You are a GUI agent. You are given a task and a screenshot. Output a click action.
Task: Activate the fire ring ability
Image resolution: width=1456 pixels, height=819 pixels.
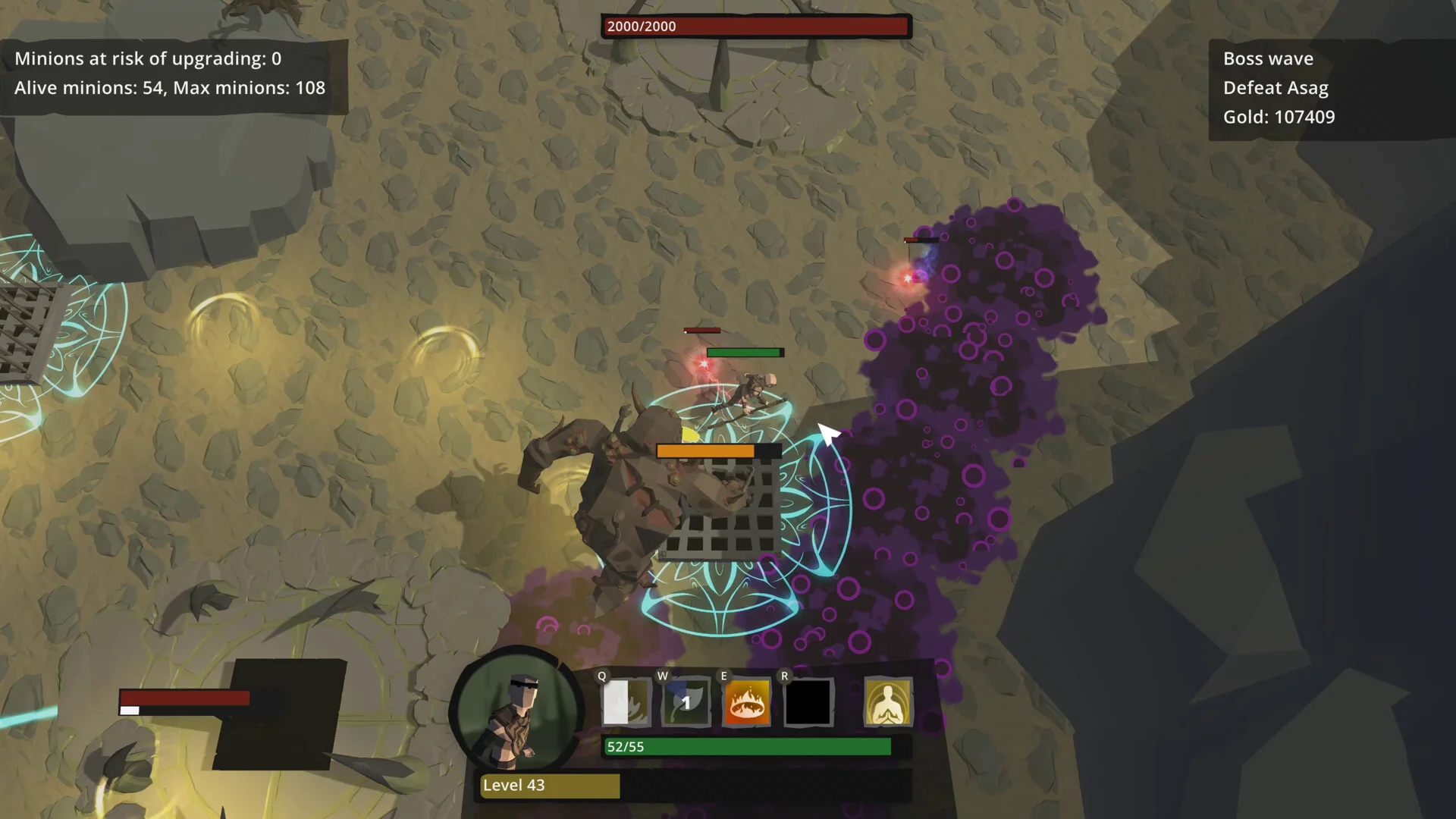[x=746, y=702]
